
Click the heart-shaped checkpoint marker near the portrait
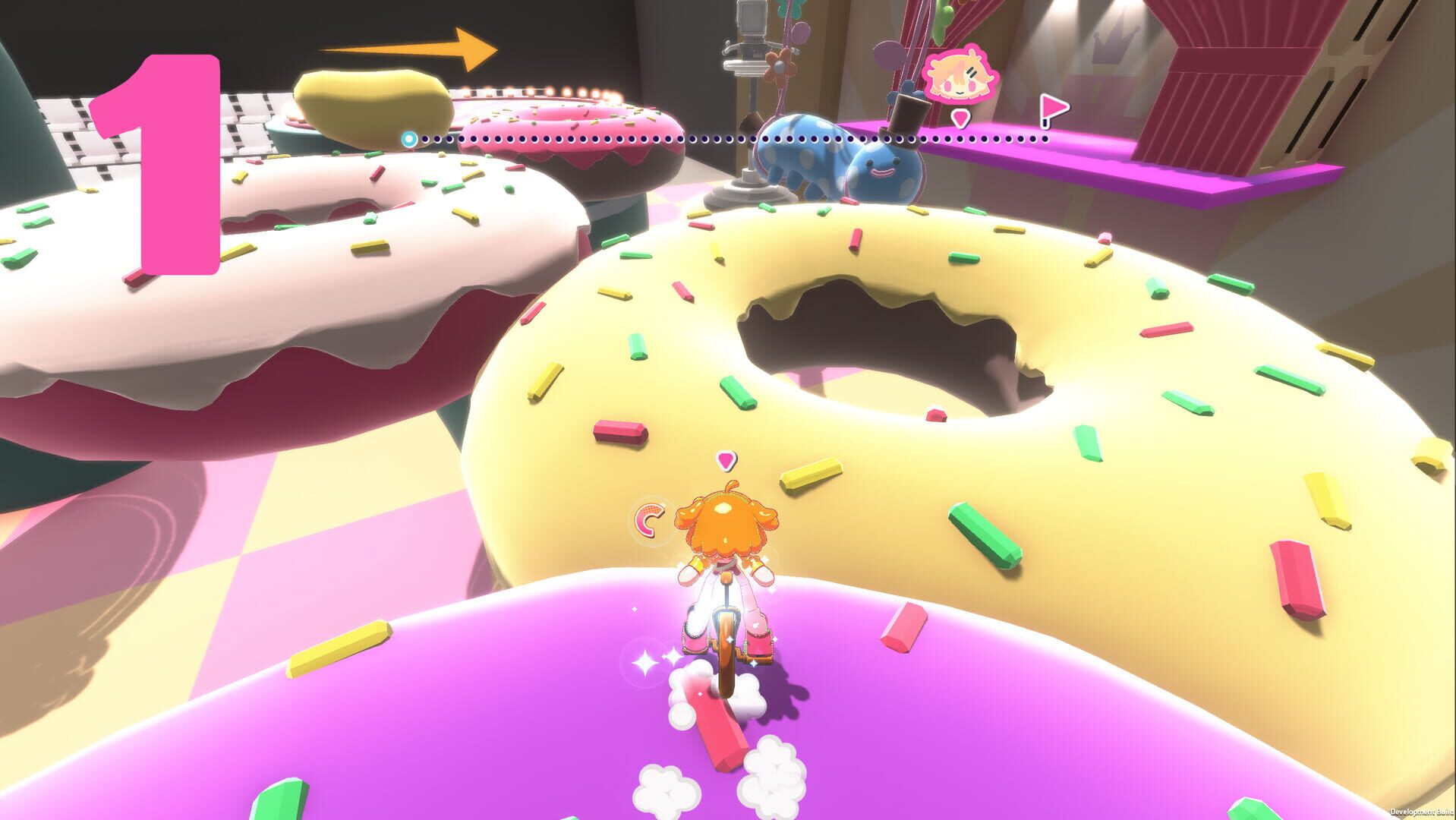(x=960, y=118)
